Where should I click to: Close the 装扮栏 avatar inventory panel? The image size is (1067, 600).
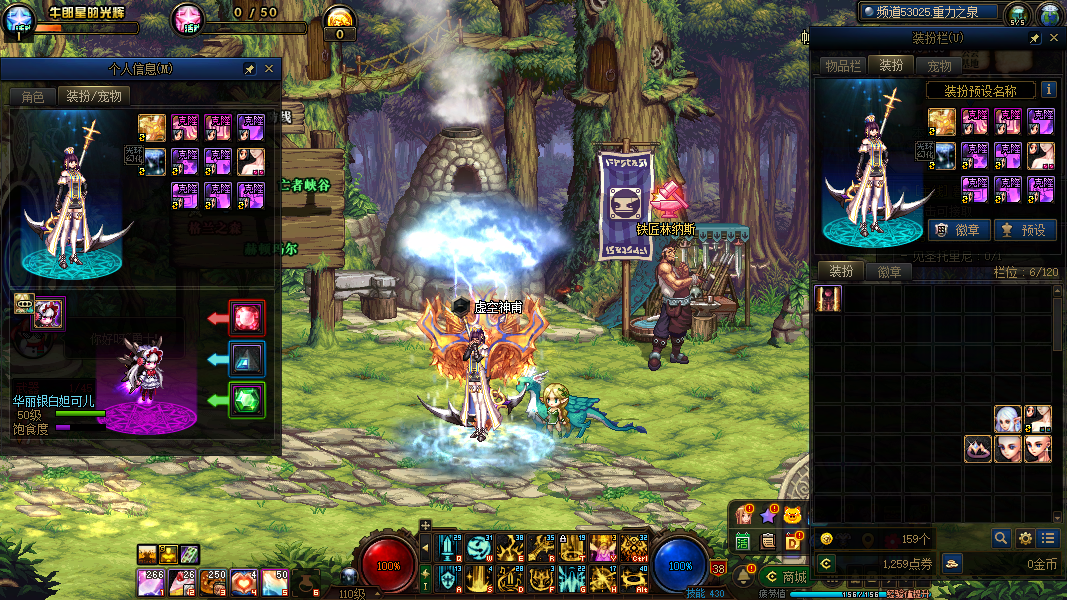click(1055, 38)
